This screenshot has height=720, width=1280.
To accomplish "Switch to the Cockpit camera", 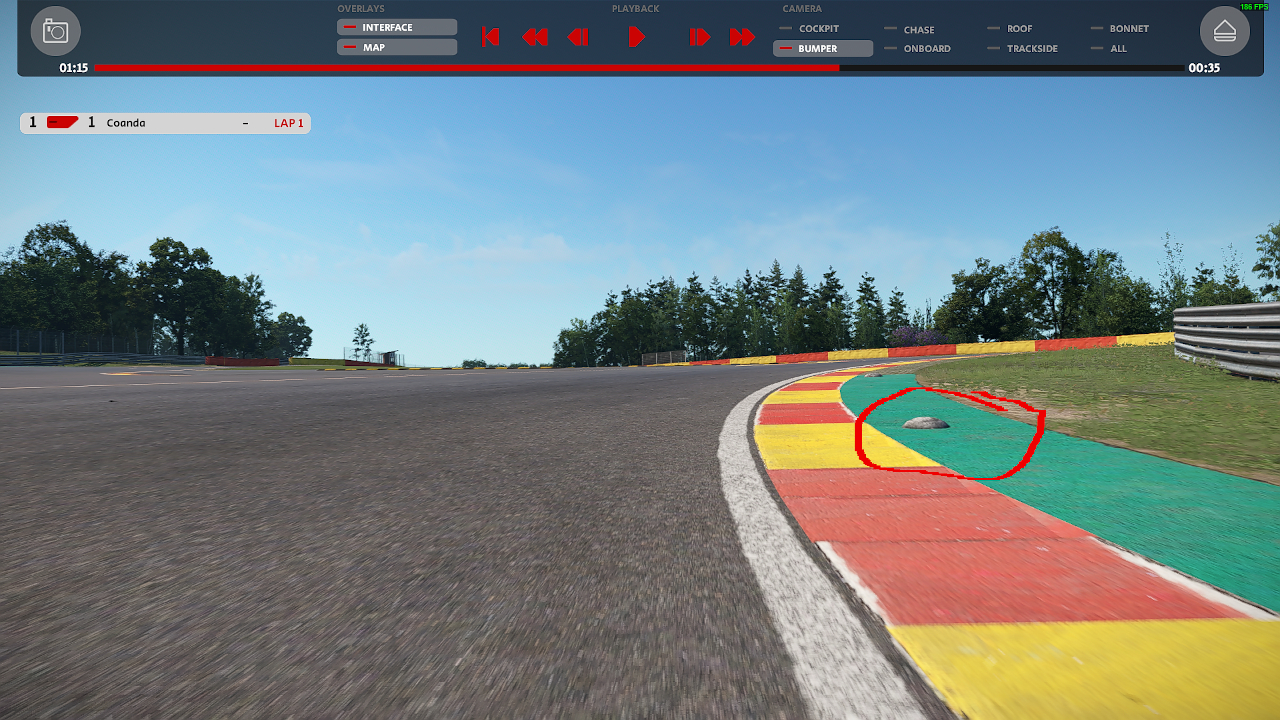I will 817,29.
